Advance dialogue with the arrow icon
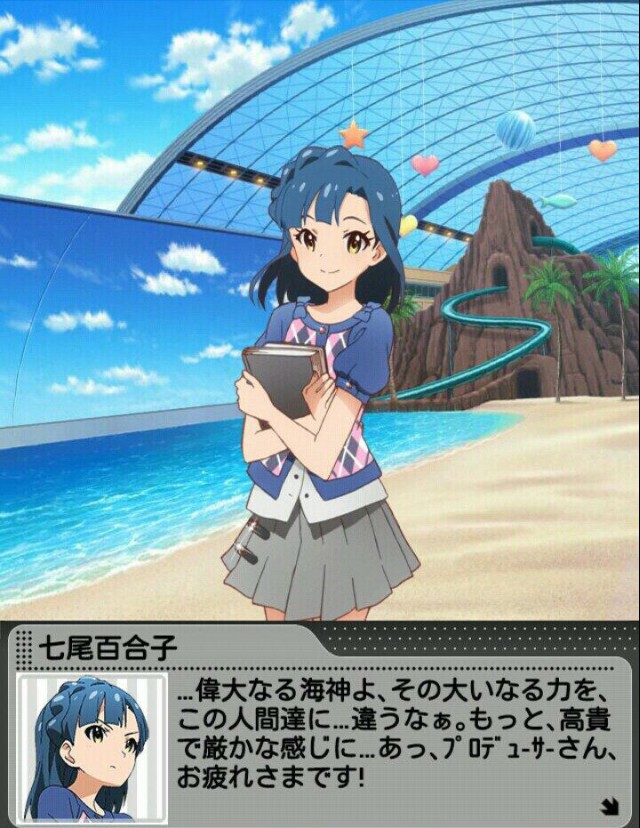 pyautogui.click(x=607, y=803)
